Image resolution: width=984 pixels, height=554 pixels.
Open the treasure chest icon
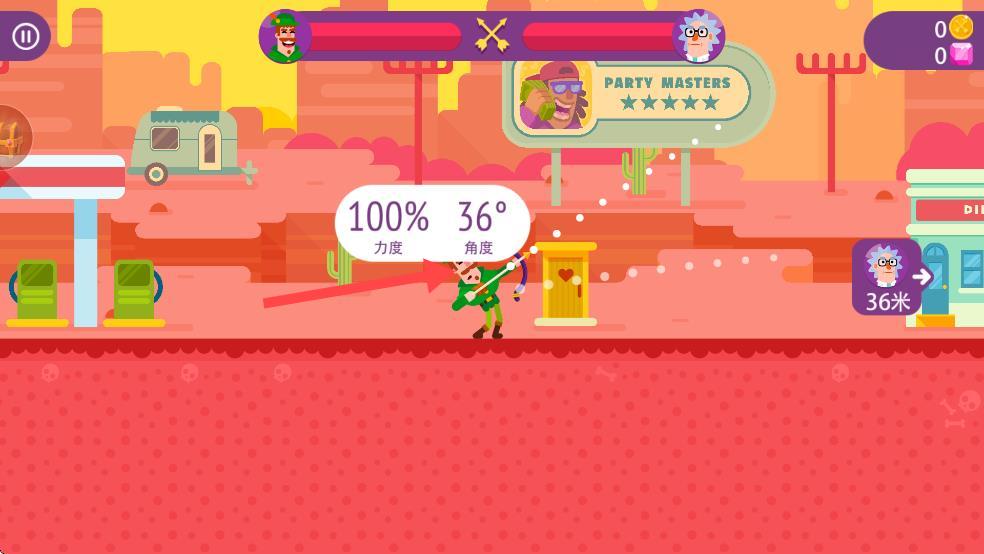pos(11,137)
